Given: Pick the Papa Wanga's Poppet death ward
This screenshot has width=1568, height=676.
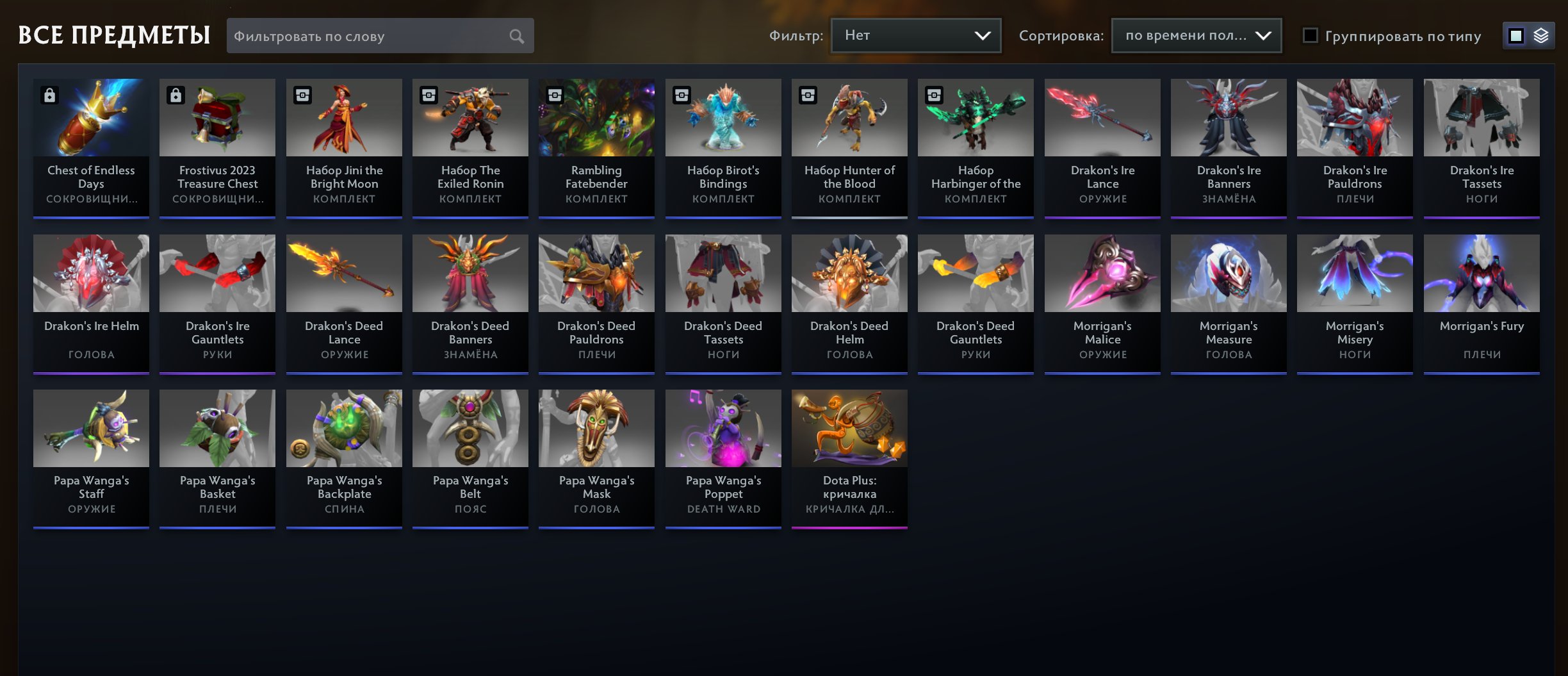Looking at the screenshot, I should point(723,458).
